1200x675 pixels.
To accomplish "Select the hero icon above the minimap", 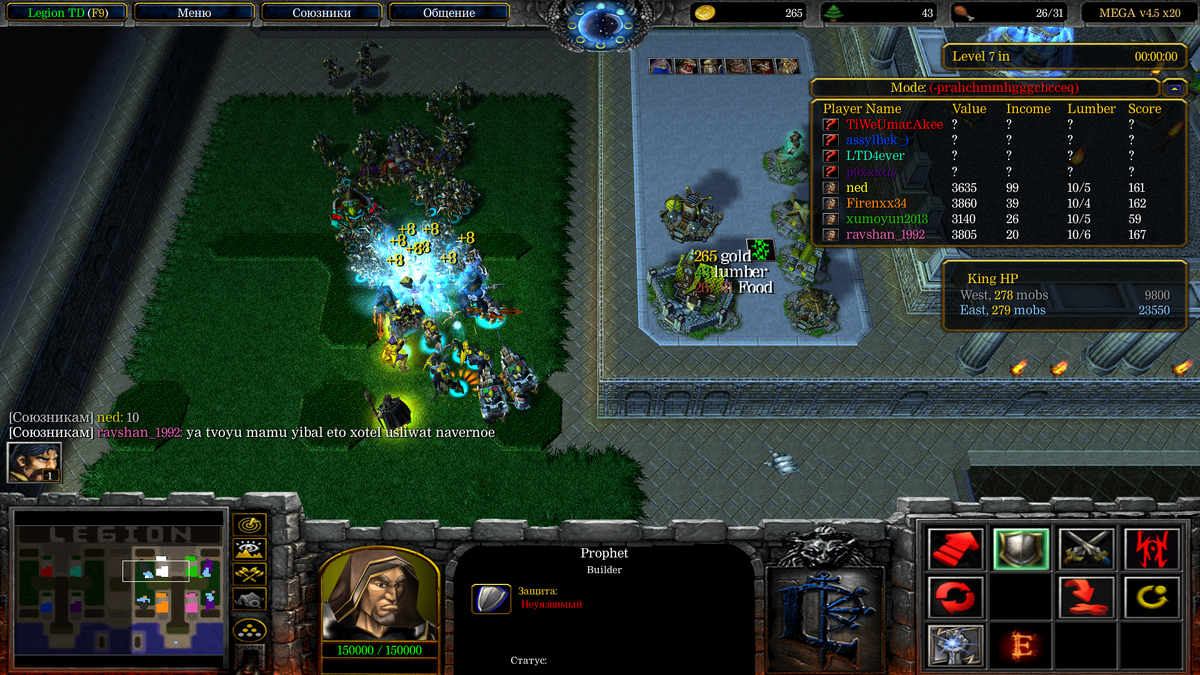I will [34, 462].
